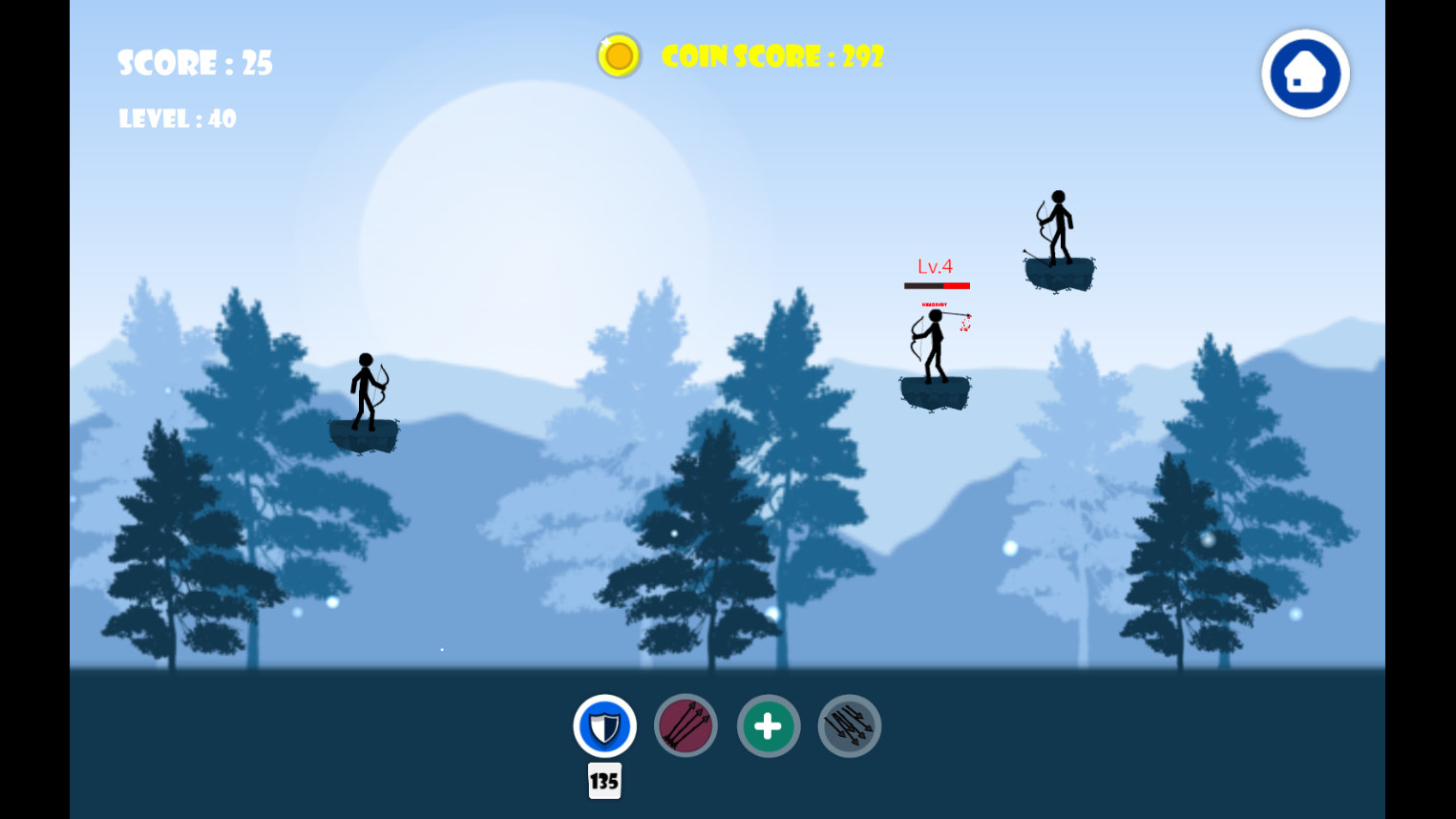This screenshot has width=1456, height=819.
Task: Click the SCORE : 25 text
Action: 194,63
